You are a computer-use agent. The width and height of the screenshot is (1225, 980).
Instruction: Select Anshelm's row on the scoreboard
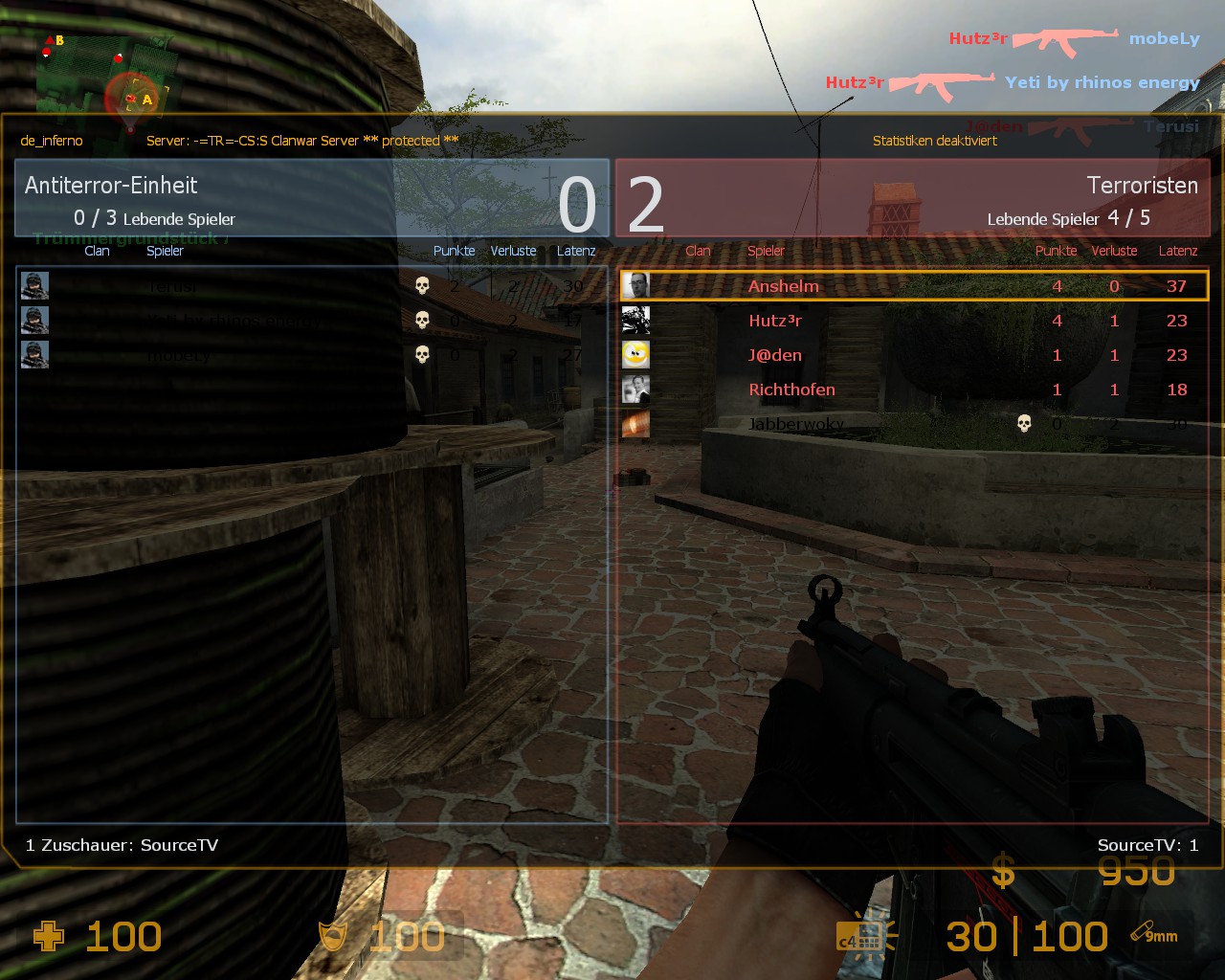tap(914, 286)
